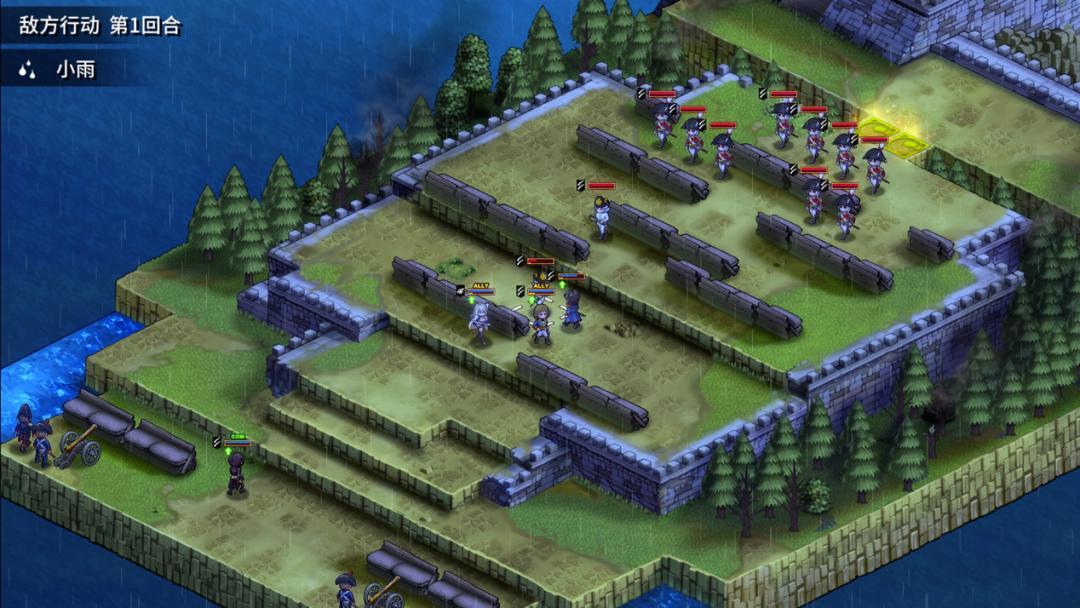Open the light rain weather indicator
The height and width of the screenshot is (608, 1080).
click(x=58, y=70)
